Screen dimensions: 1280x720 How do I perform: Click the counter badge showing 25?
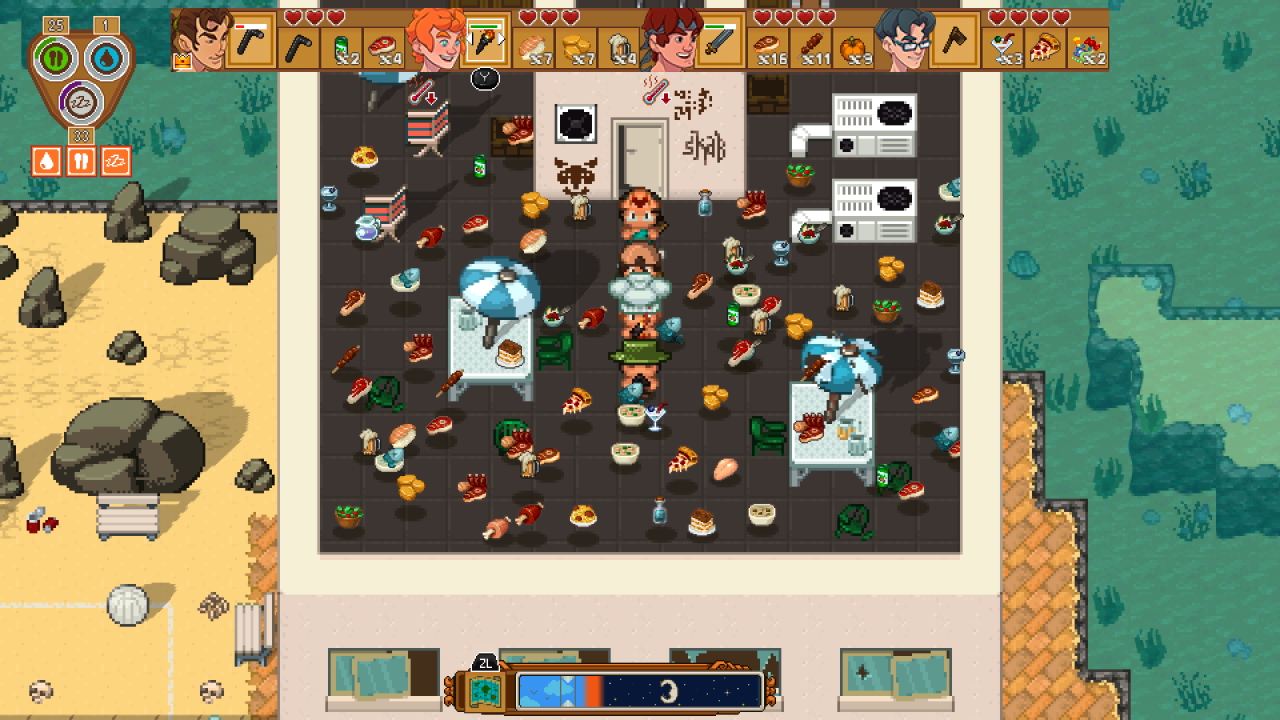[x=56, y=24]
